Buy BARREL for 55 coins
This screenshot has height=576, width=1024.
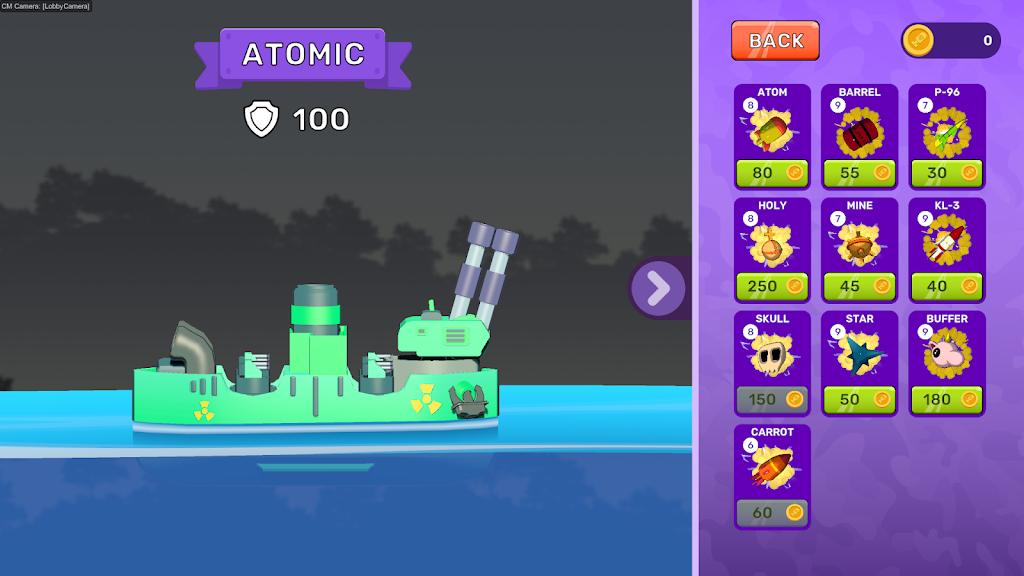pos(859,172)
